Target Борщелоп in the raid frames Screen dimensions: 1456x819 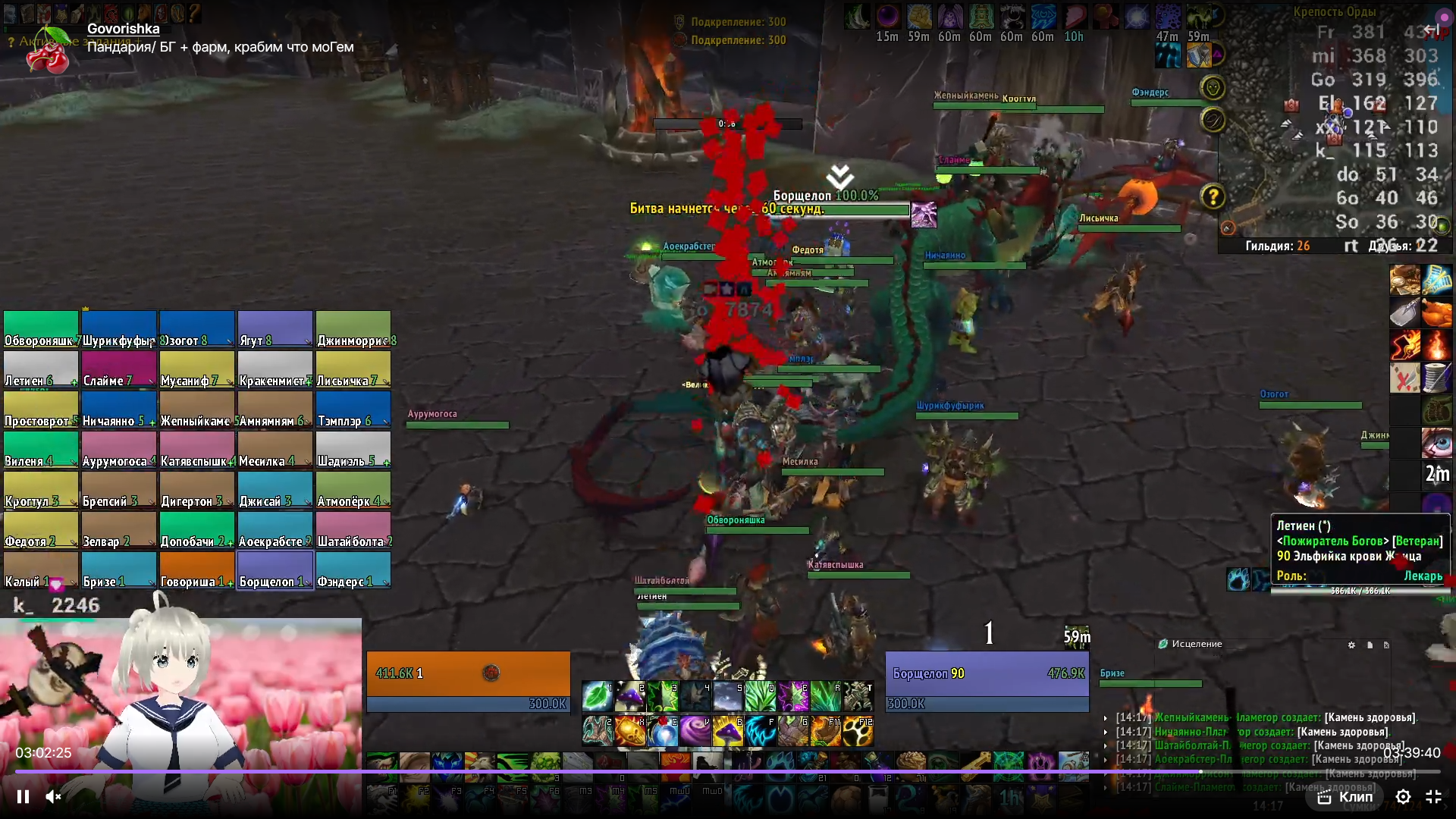(275, 570)
